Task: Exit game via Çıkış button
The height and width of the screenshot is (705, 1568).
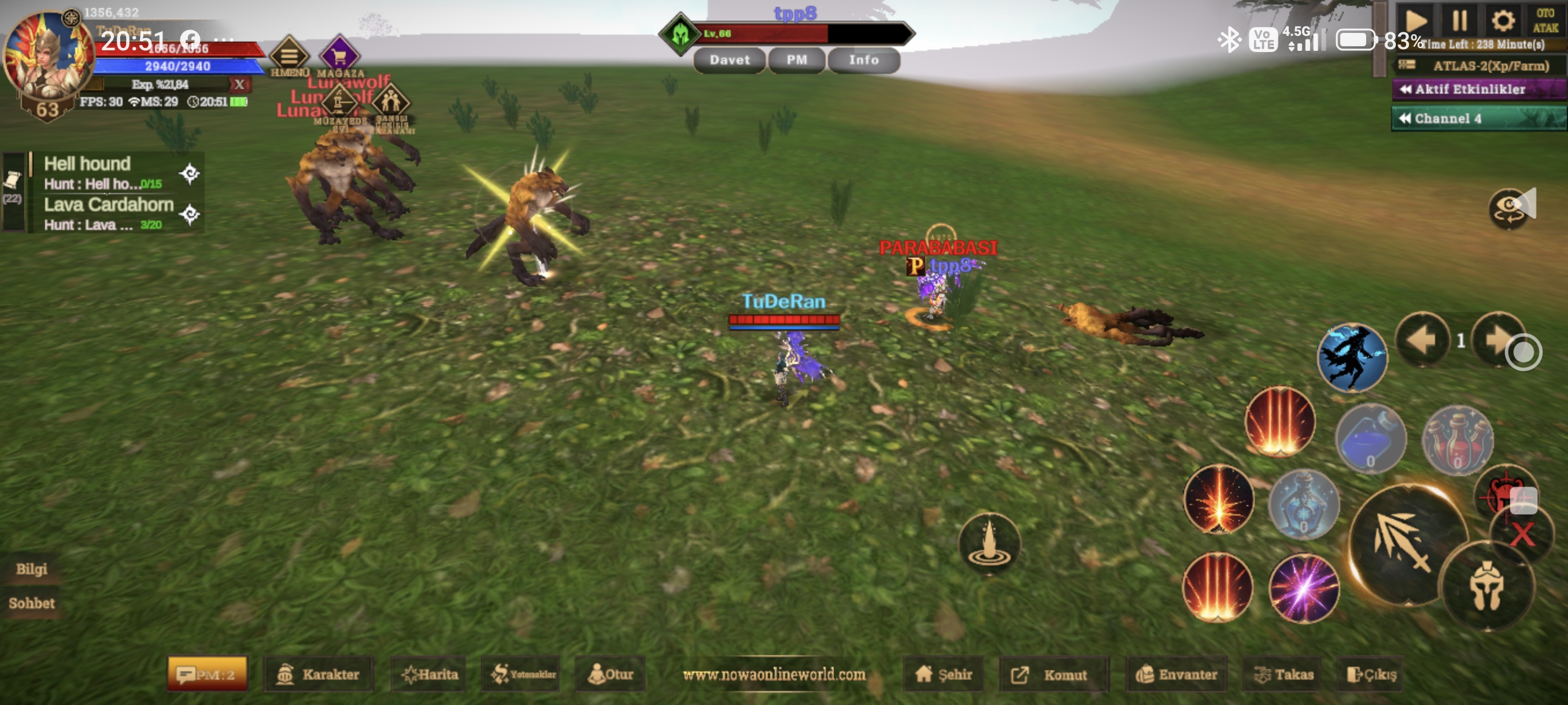Action: 1371,674
